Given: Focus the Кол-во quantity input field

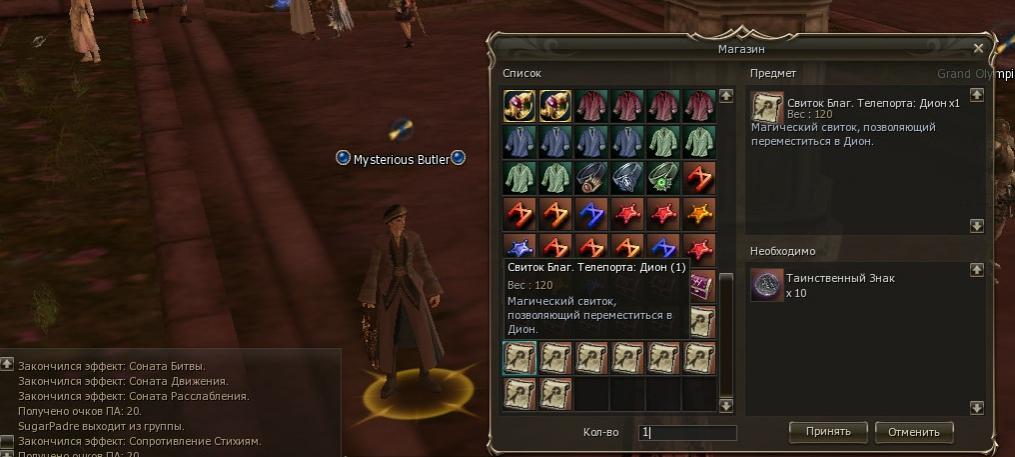Looking at the screenshot, I should point(688,433).
